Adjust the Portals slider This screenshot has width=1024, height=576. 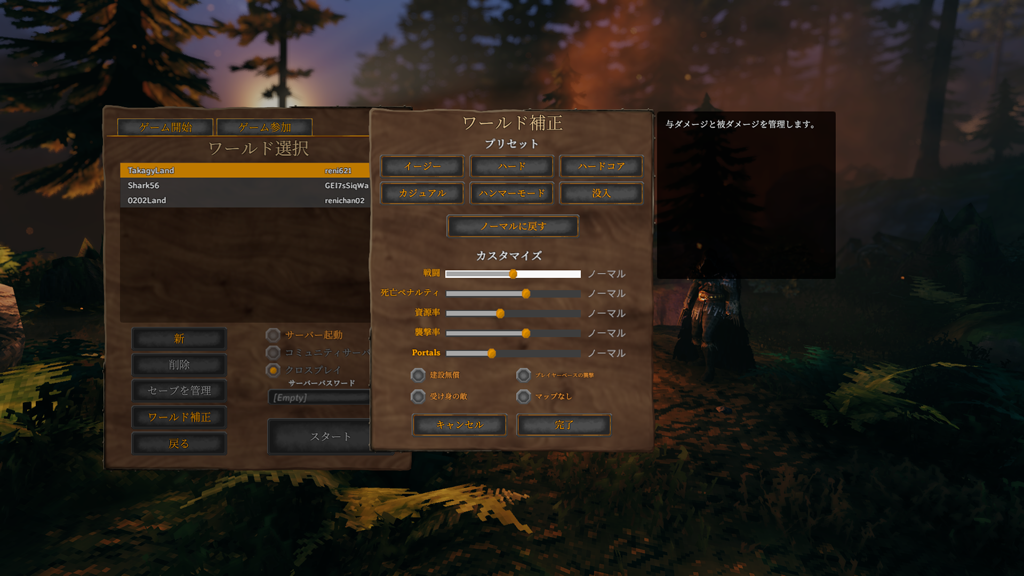pyautogui.click(x=492, y=353)
